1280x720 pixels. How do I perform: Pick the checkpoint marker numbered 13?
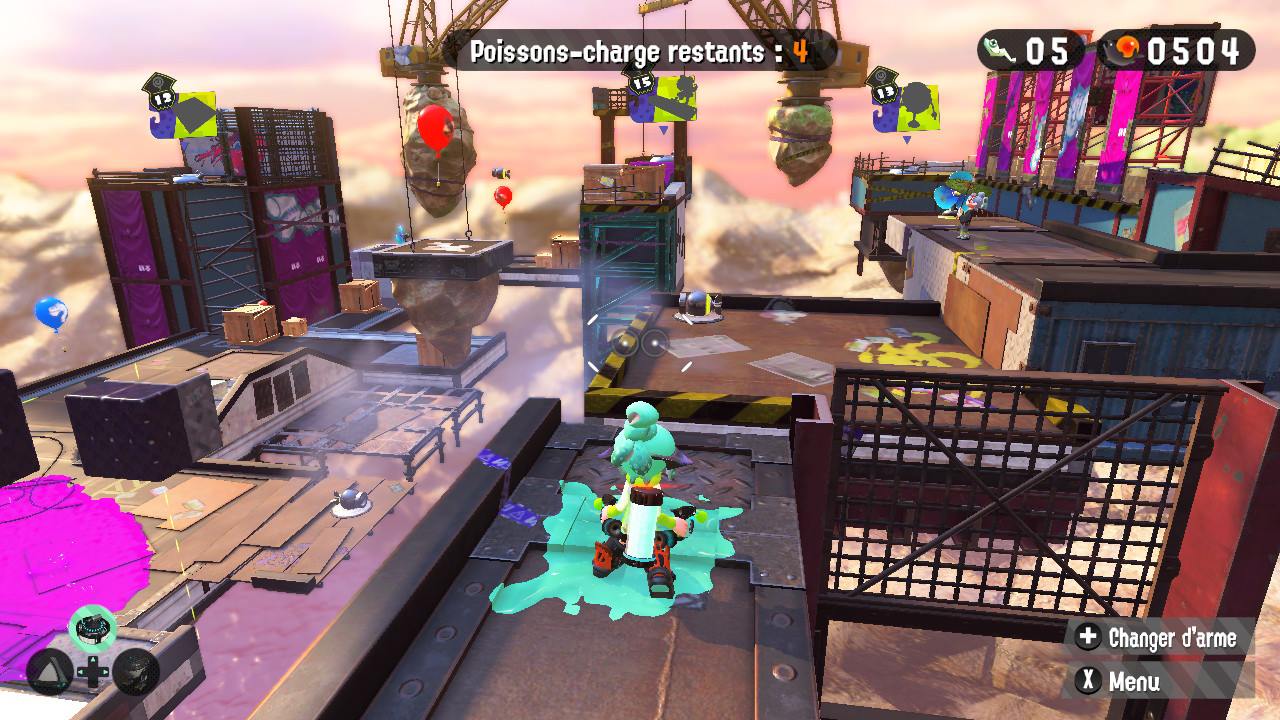click(904, 104)
